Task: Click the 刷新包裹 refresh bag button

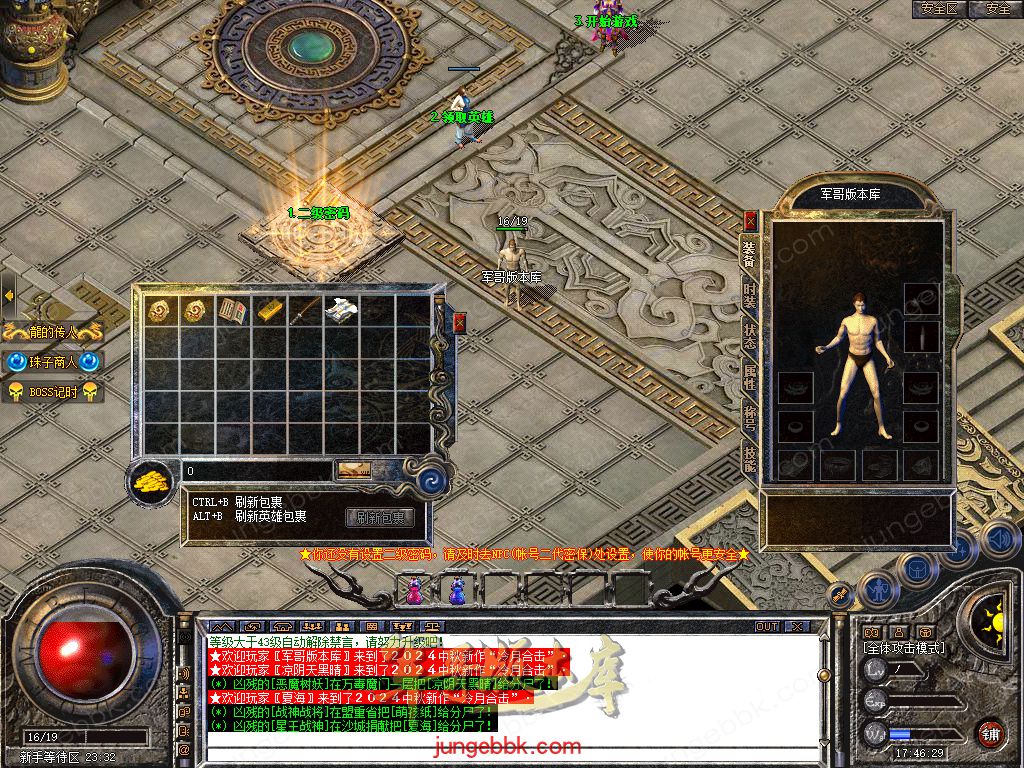Action: (380, 518)
